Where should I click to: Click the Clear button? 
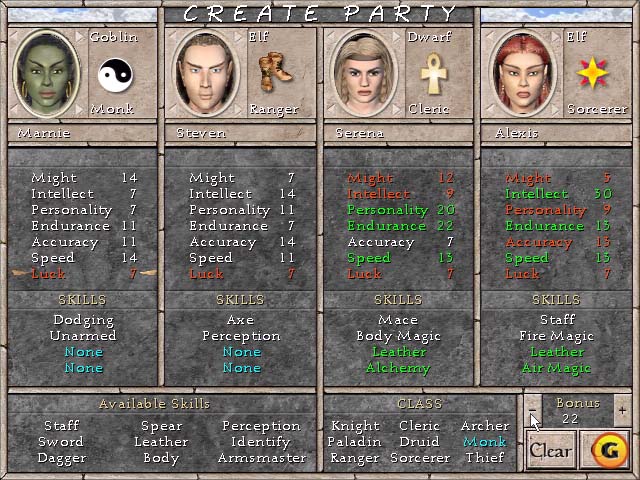pos(550,450)
